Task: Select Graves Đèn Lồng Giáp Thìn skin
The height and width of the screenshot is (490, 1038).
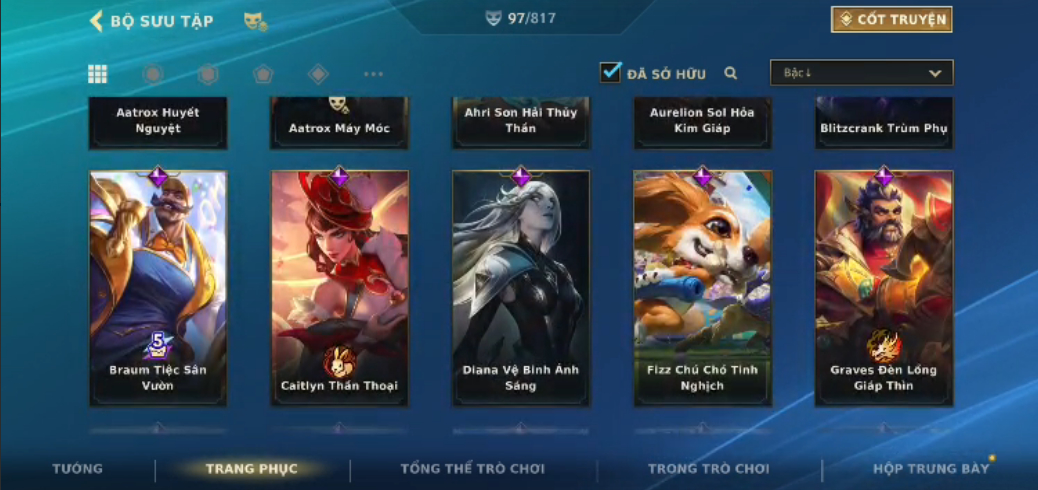Action: [884, 288]
